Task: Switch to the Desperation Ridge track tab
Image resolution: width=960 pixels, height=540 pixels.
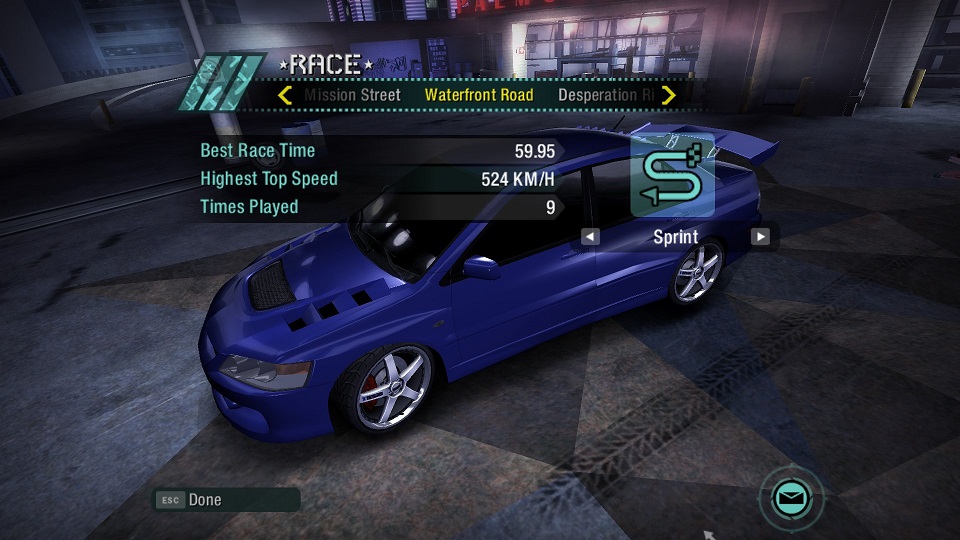Action: [606, 95]
